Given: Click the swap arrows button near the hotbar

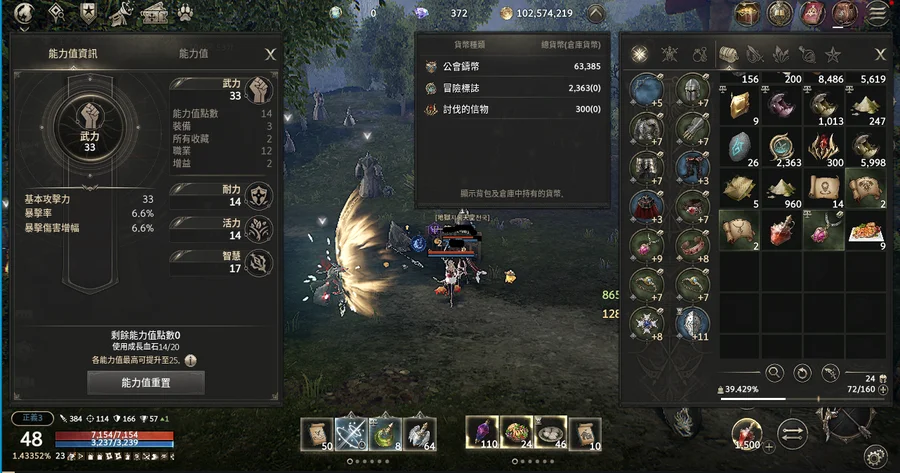Looking at the screenshot, I should point(791,433).
